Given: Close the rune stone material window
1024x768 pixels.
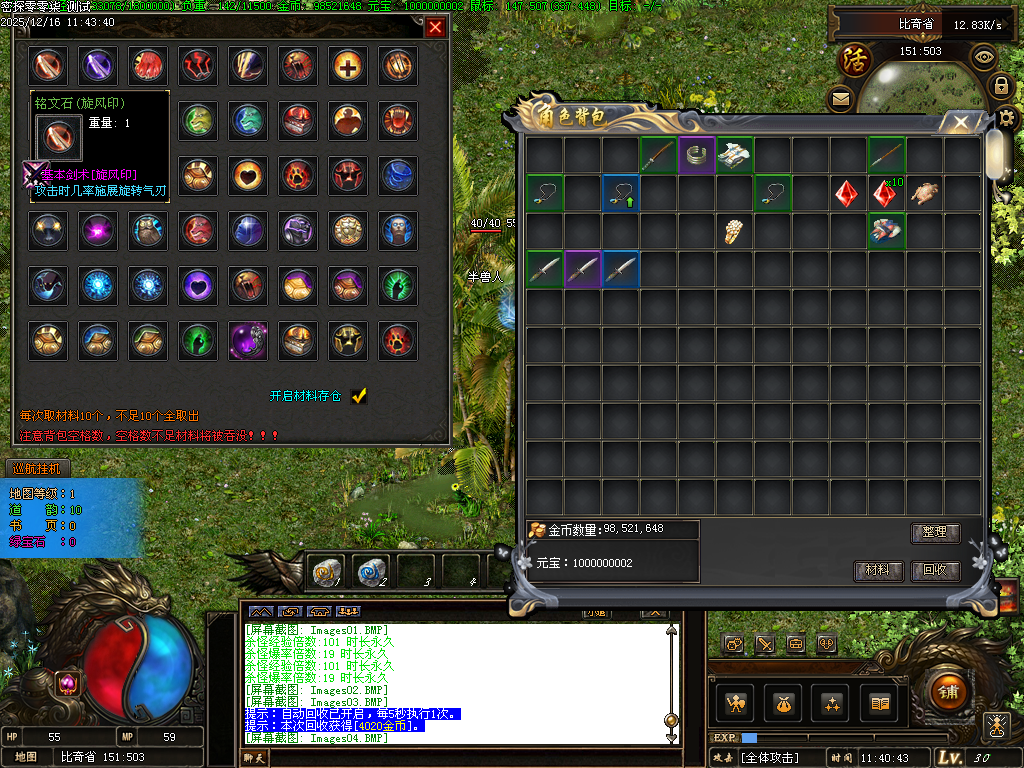Looking at the screenshot, I should tap(435, 27).
